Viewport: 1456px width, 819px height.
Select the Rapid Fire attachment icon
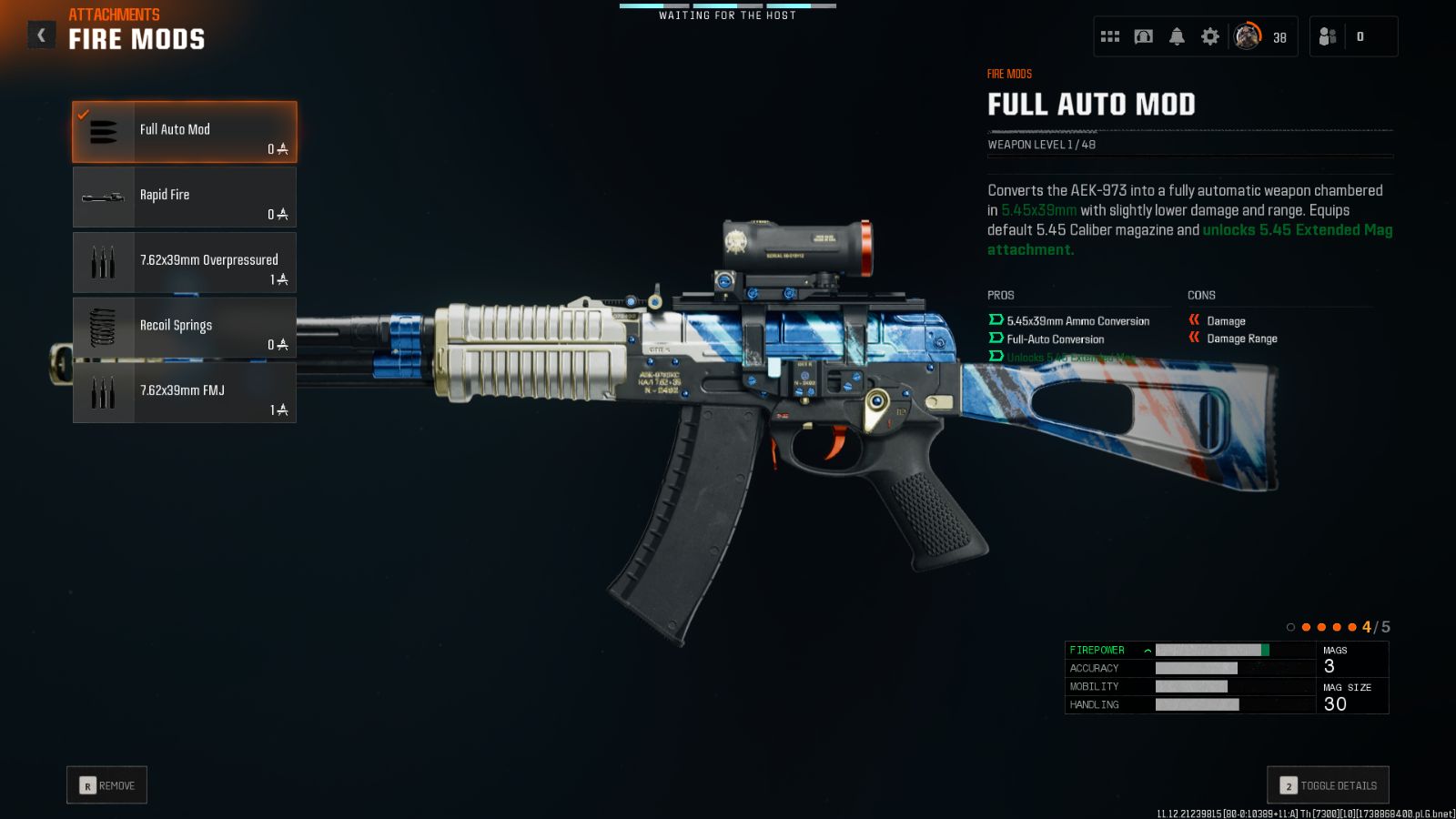click(x=103, y=196)
